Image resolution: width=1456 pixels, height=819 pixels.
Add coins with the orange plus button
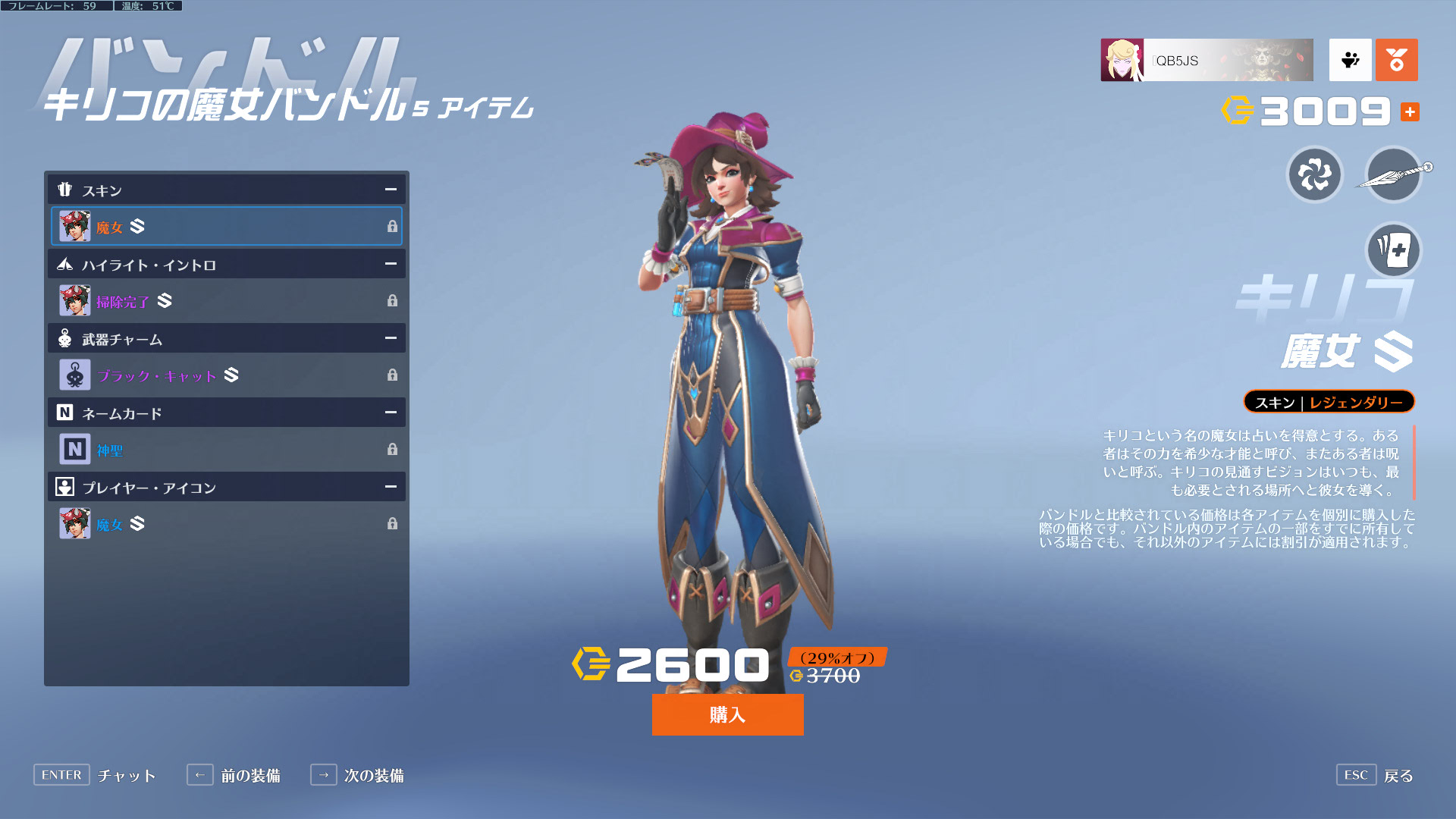pos(1410,112)
